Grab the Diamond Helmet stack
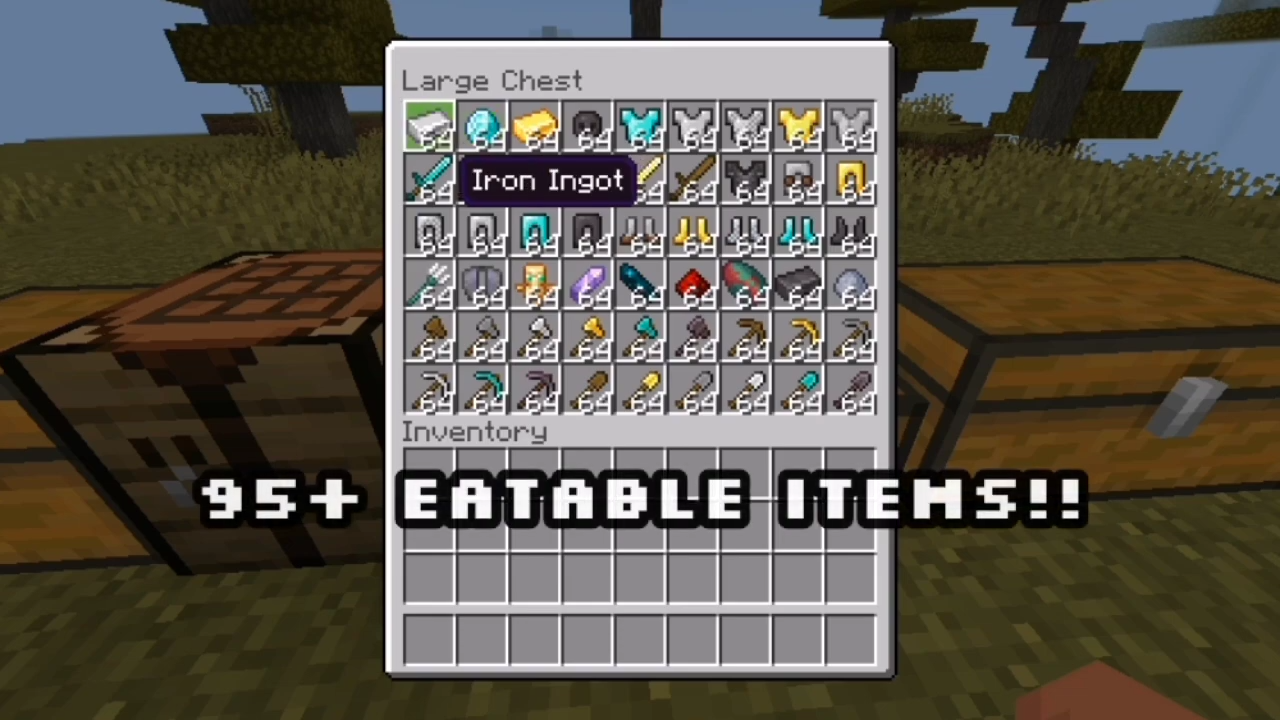Image resolution: width=1280 pixels, height=720 pixels. pos(535,232)
